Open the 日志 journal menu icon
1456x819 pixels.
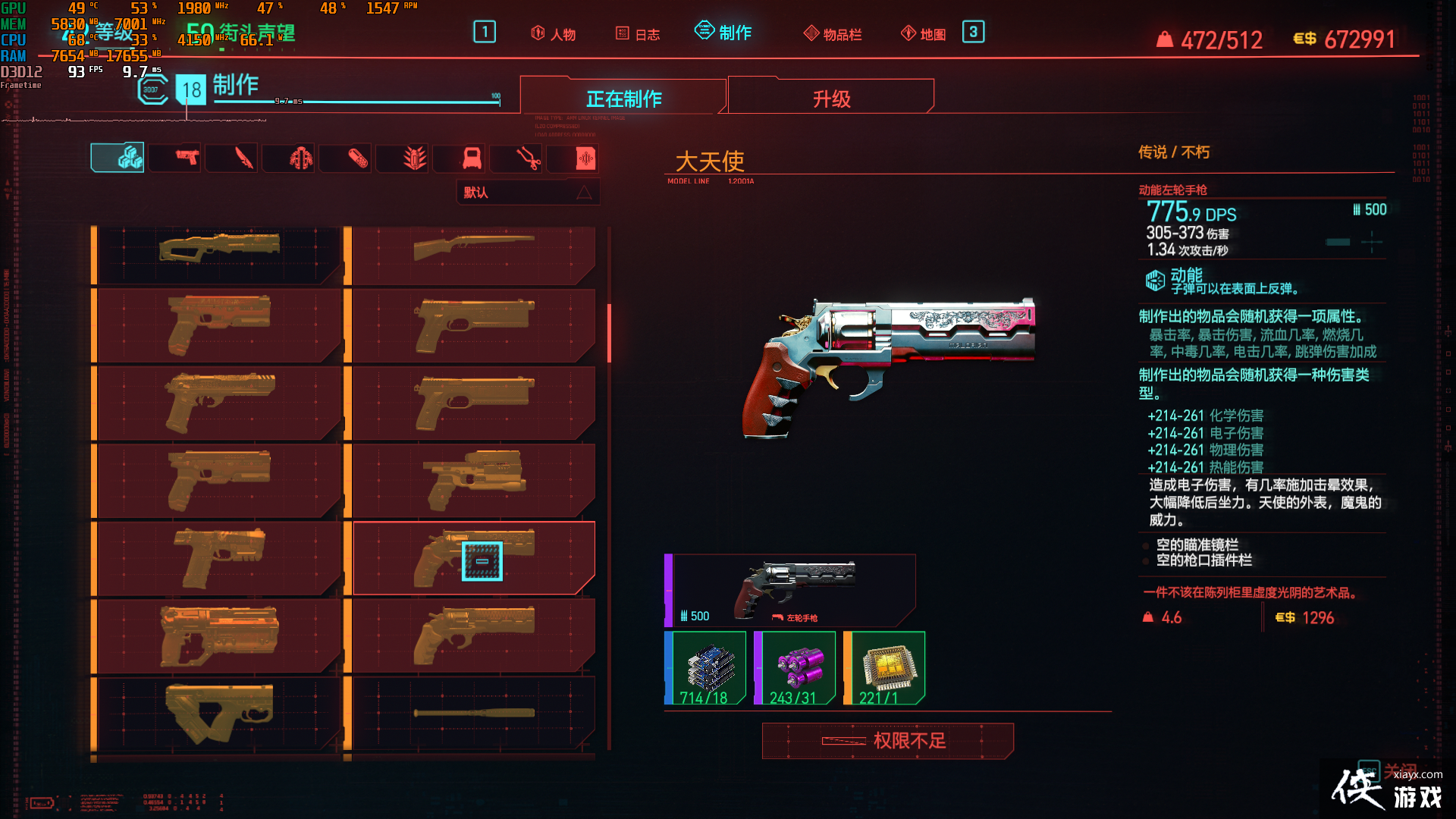pos(638,33)
